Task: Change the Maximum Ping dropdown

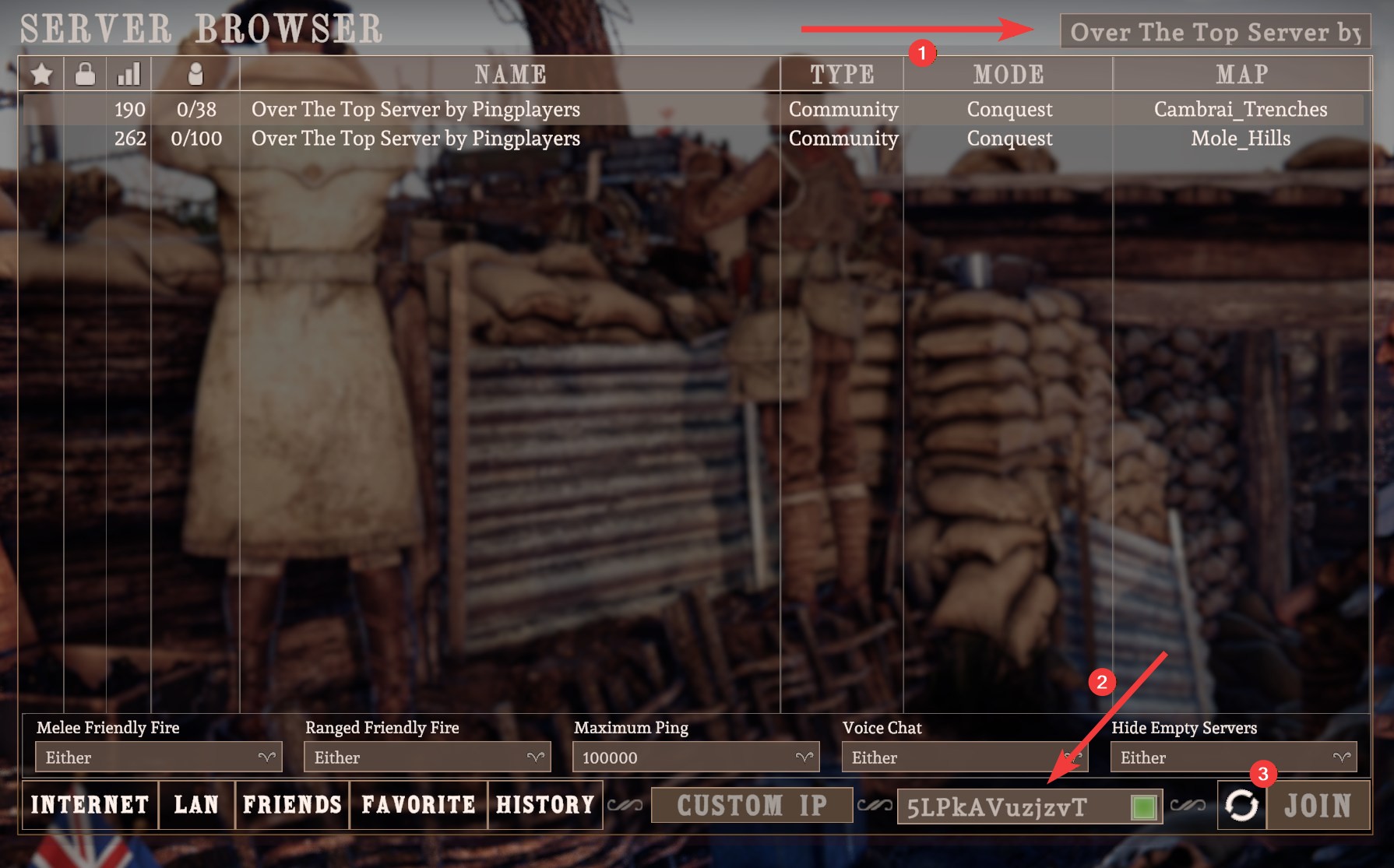Action: tap(695, 757)
